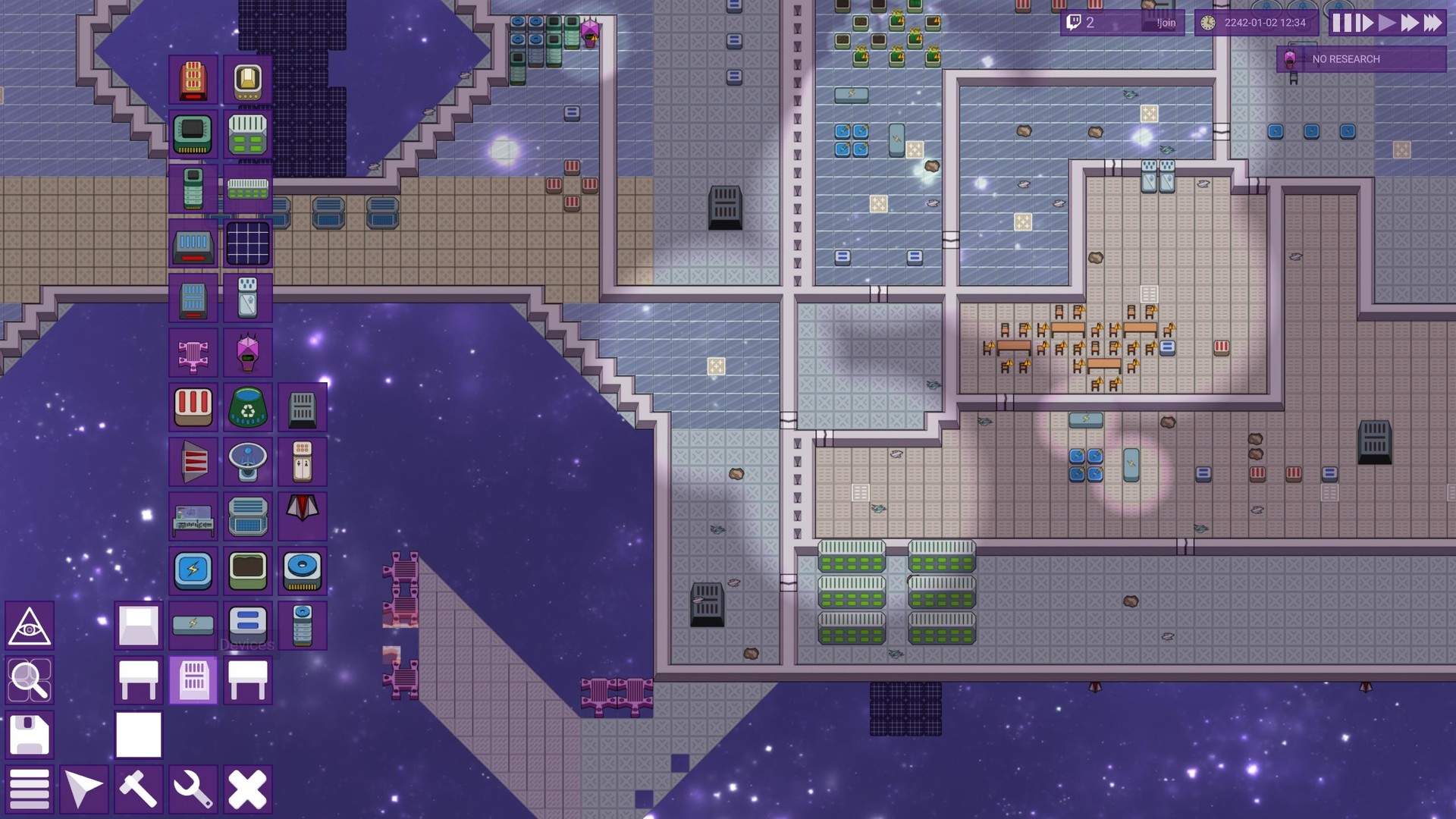Open the magnifying glass overview button
This screenshot has width=1456, height=819.
coord(30,680)
